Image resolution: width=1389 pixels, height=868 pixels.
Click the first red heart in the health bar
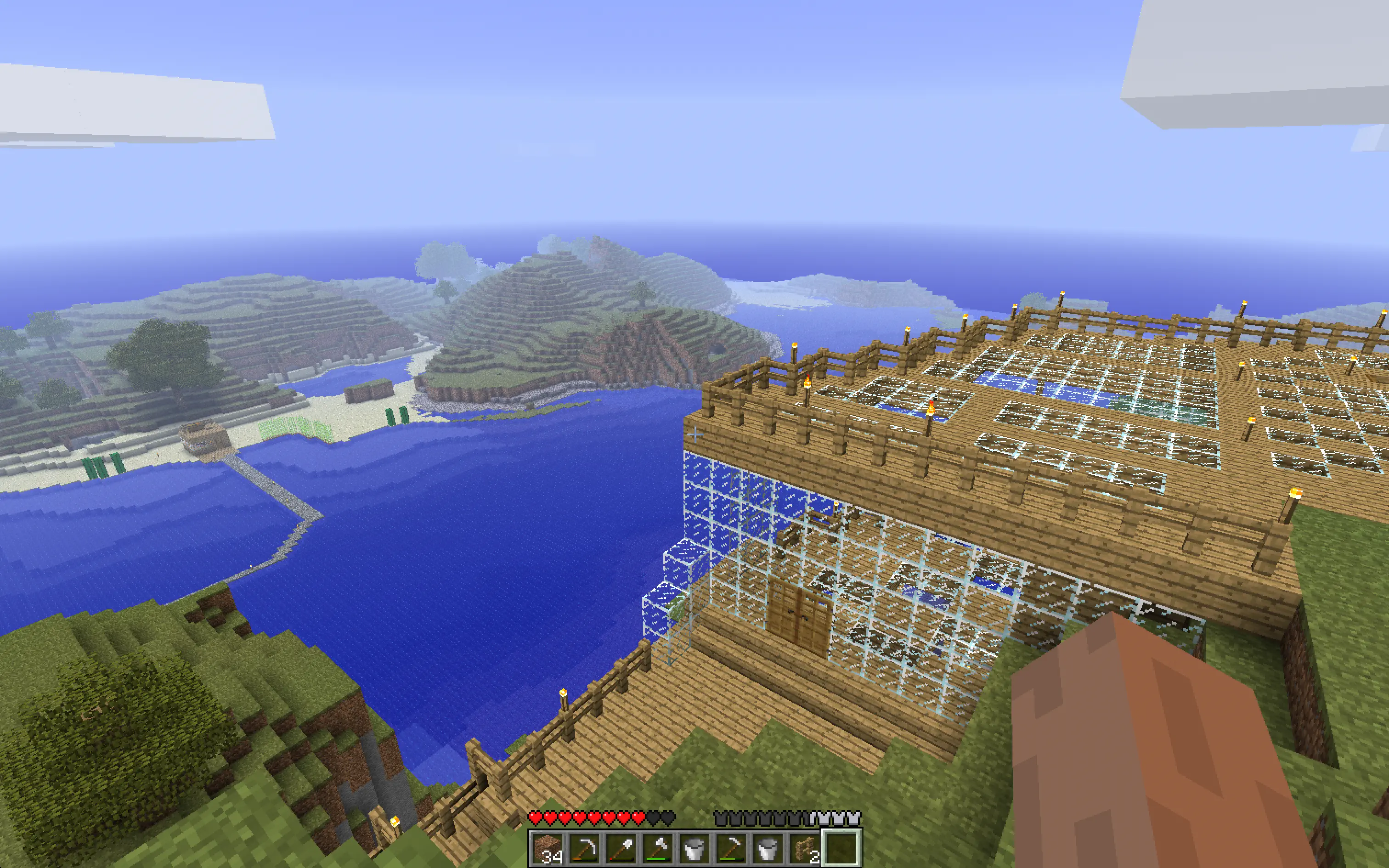[536, 818]
